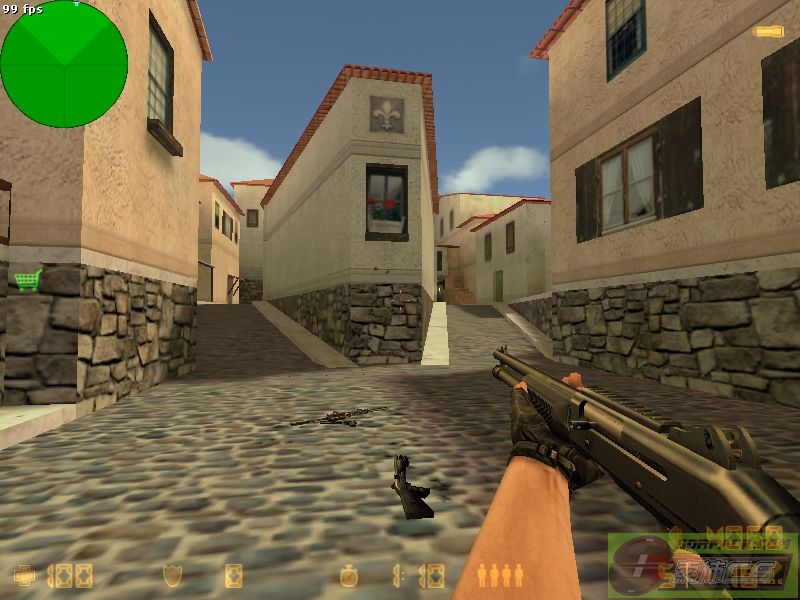Click the health cross icon
Screen dimensions: 800x600
tap(24, 575)
